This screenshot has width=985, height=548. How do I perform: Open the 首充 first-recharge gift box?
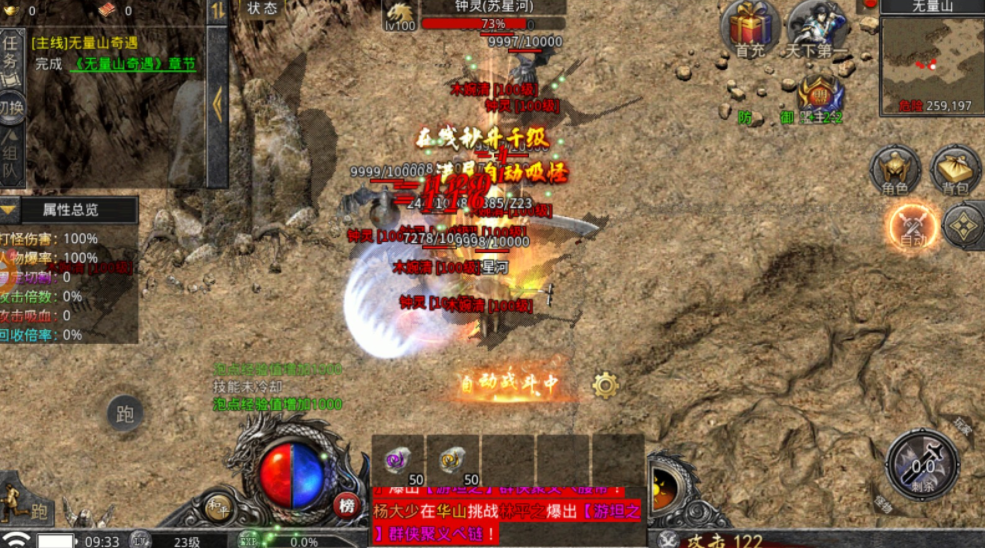pos(750,28)
